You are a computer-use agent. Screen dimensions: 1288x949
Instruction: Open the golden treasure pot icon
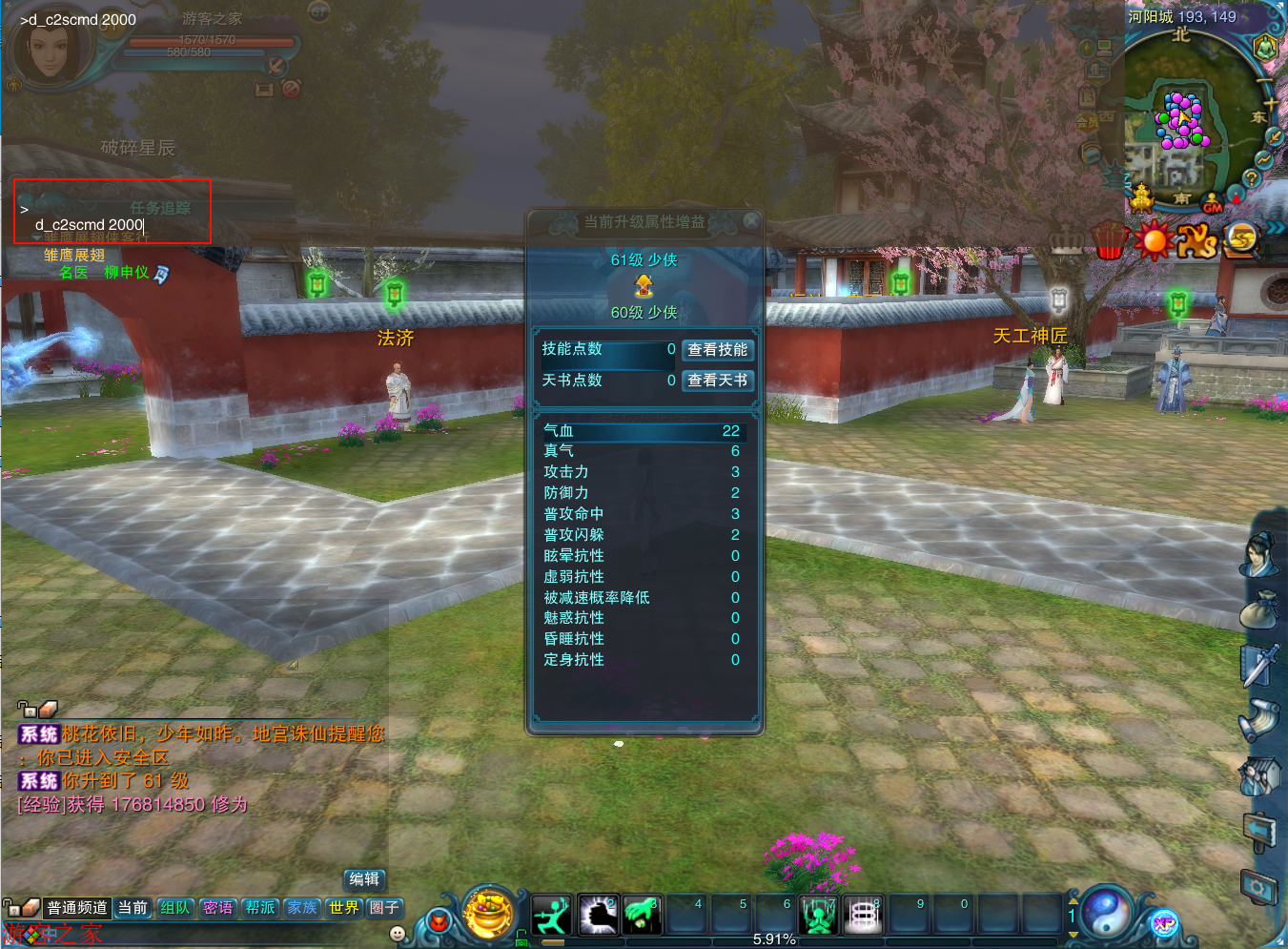click(488, 912)
